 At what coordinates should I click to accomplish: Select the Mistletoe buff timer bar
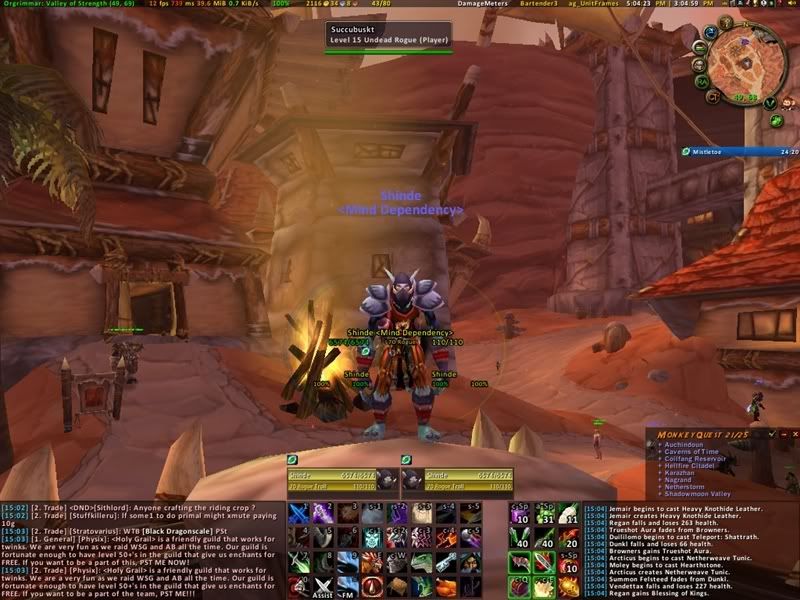[740, 151]
